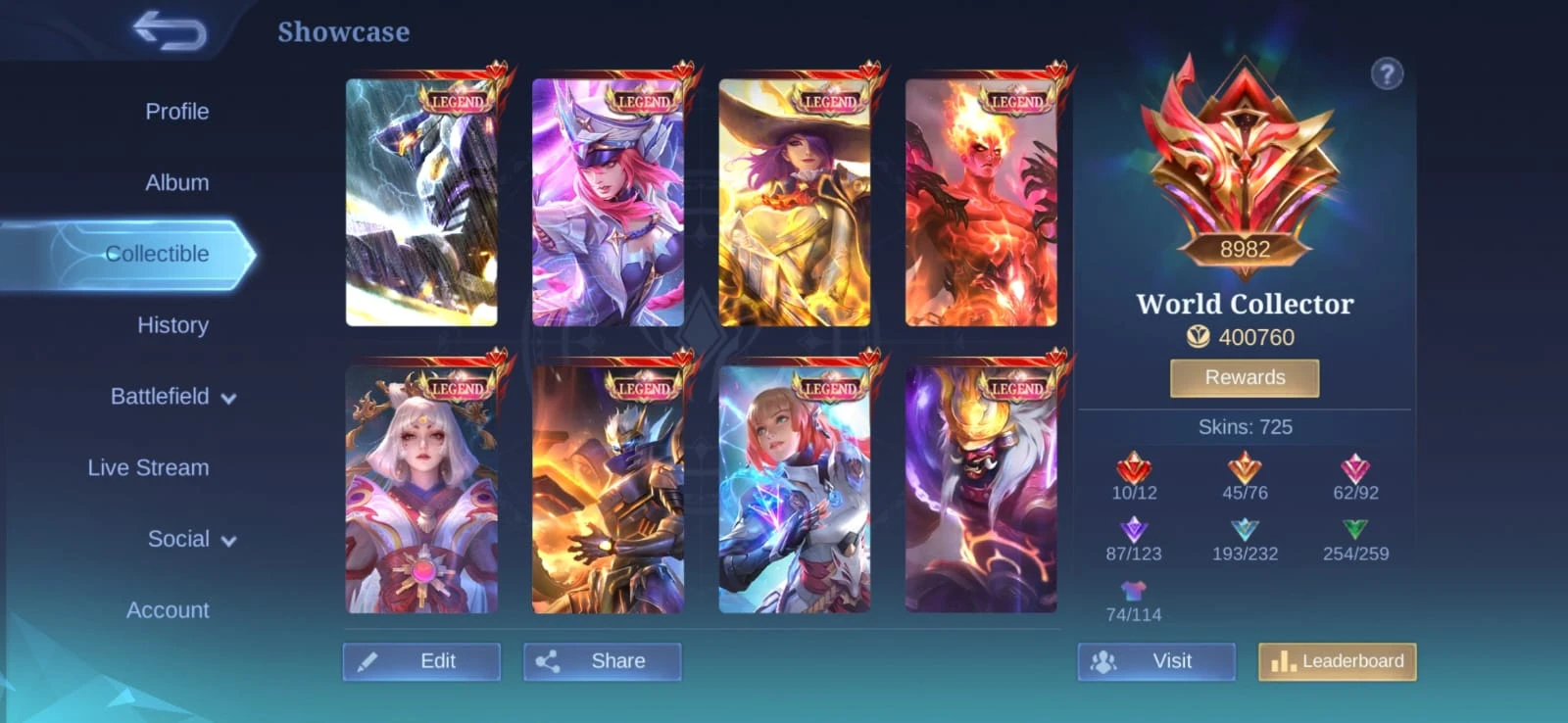Click the Share button
The image size is (1568, 723).
[x=602, y=660]
